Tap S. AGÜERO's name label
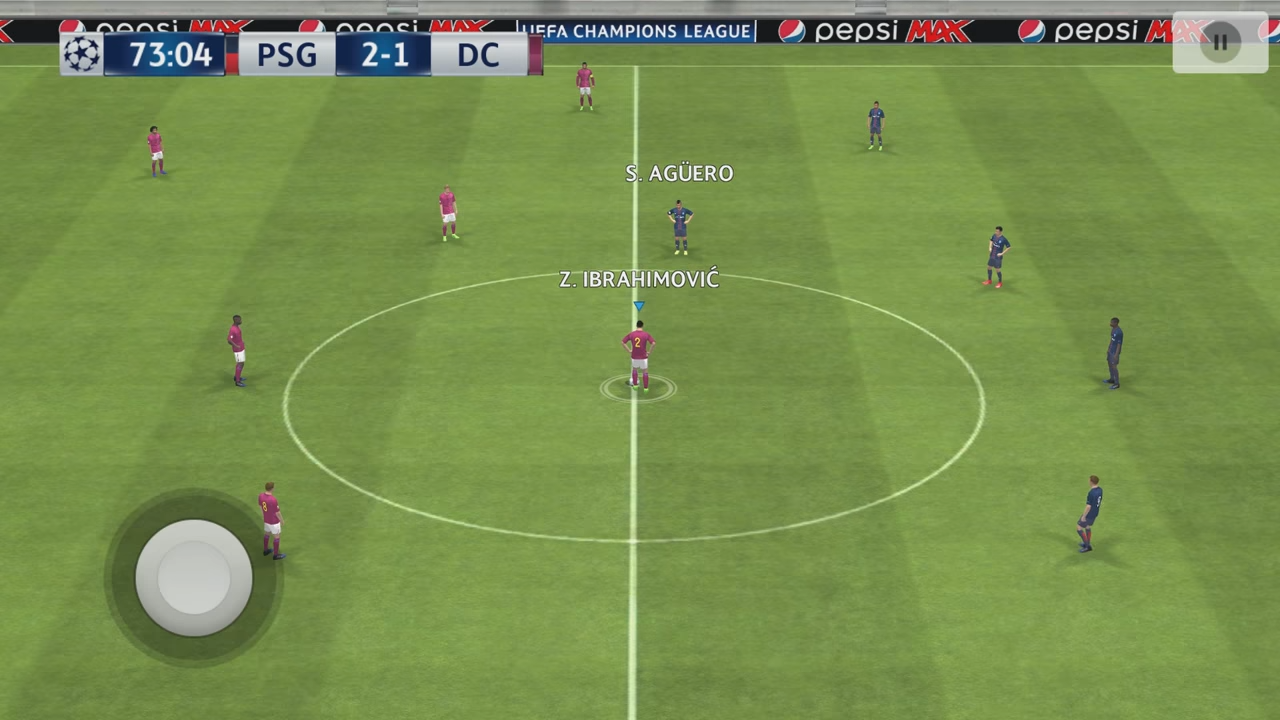The height and width of the screenshot is (720, 1280). click(679, 173)
